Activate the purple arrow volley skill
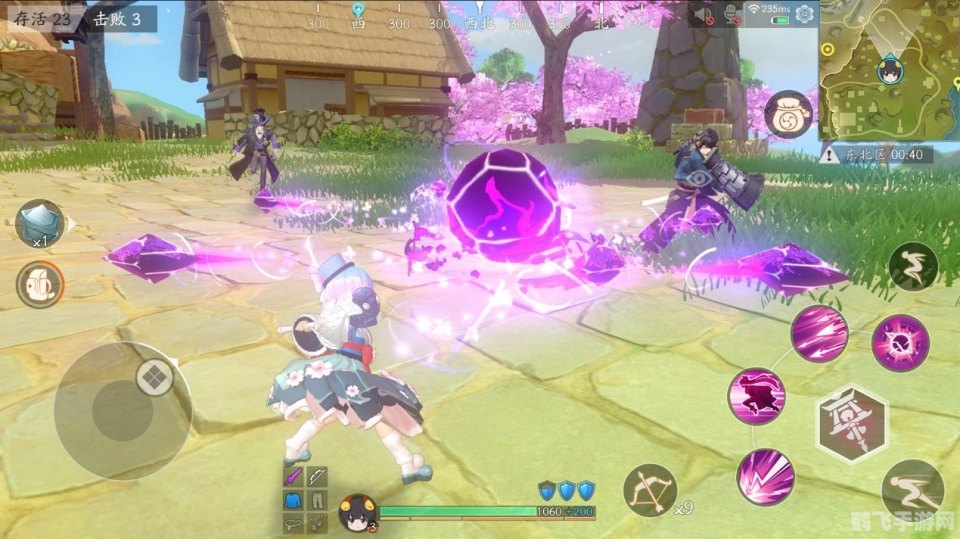Viewport: 960px width, 539px height. (x=819, y=333)
